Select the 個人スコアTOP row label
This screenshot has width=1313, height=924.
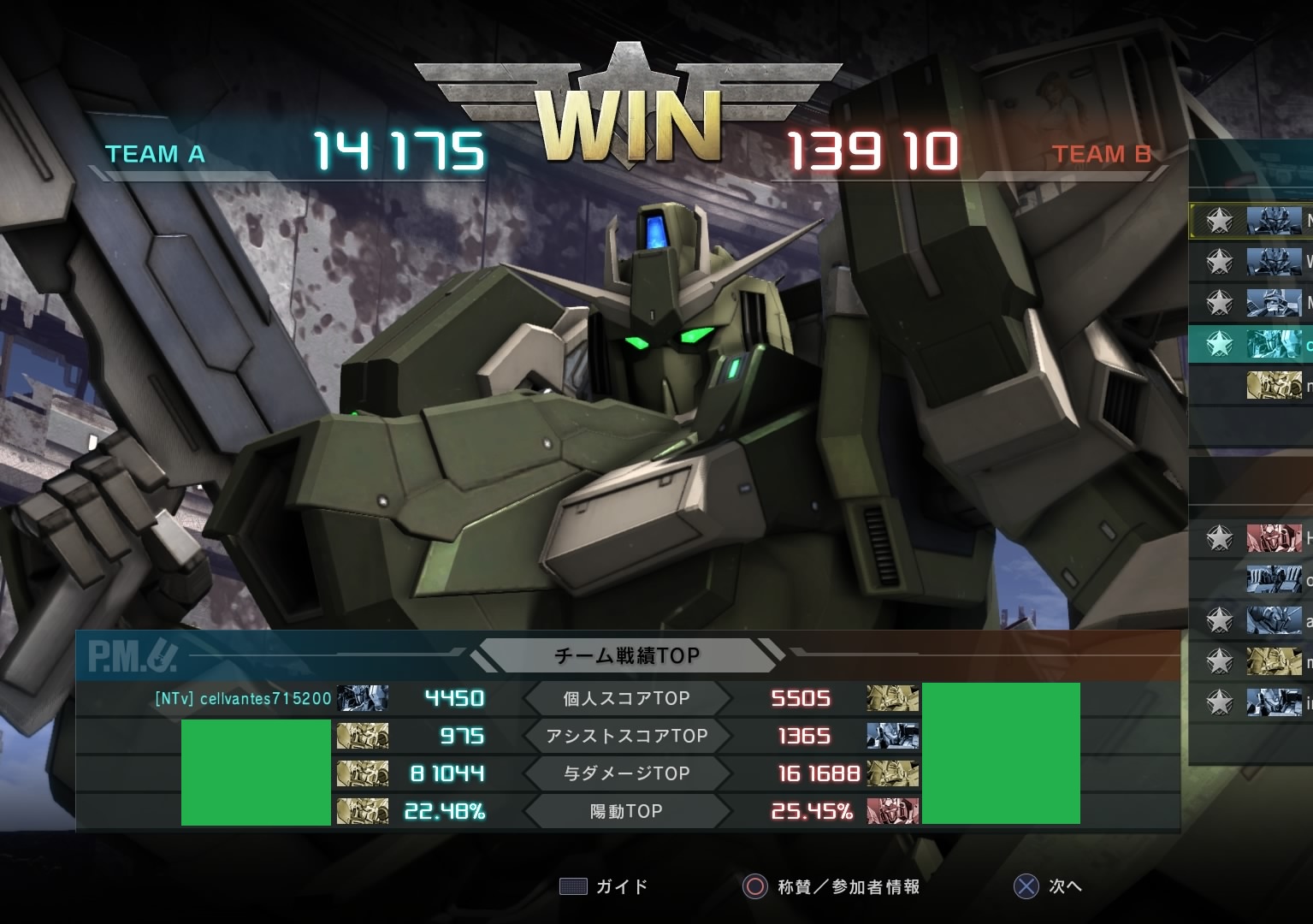(626, 698)
